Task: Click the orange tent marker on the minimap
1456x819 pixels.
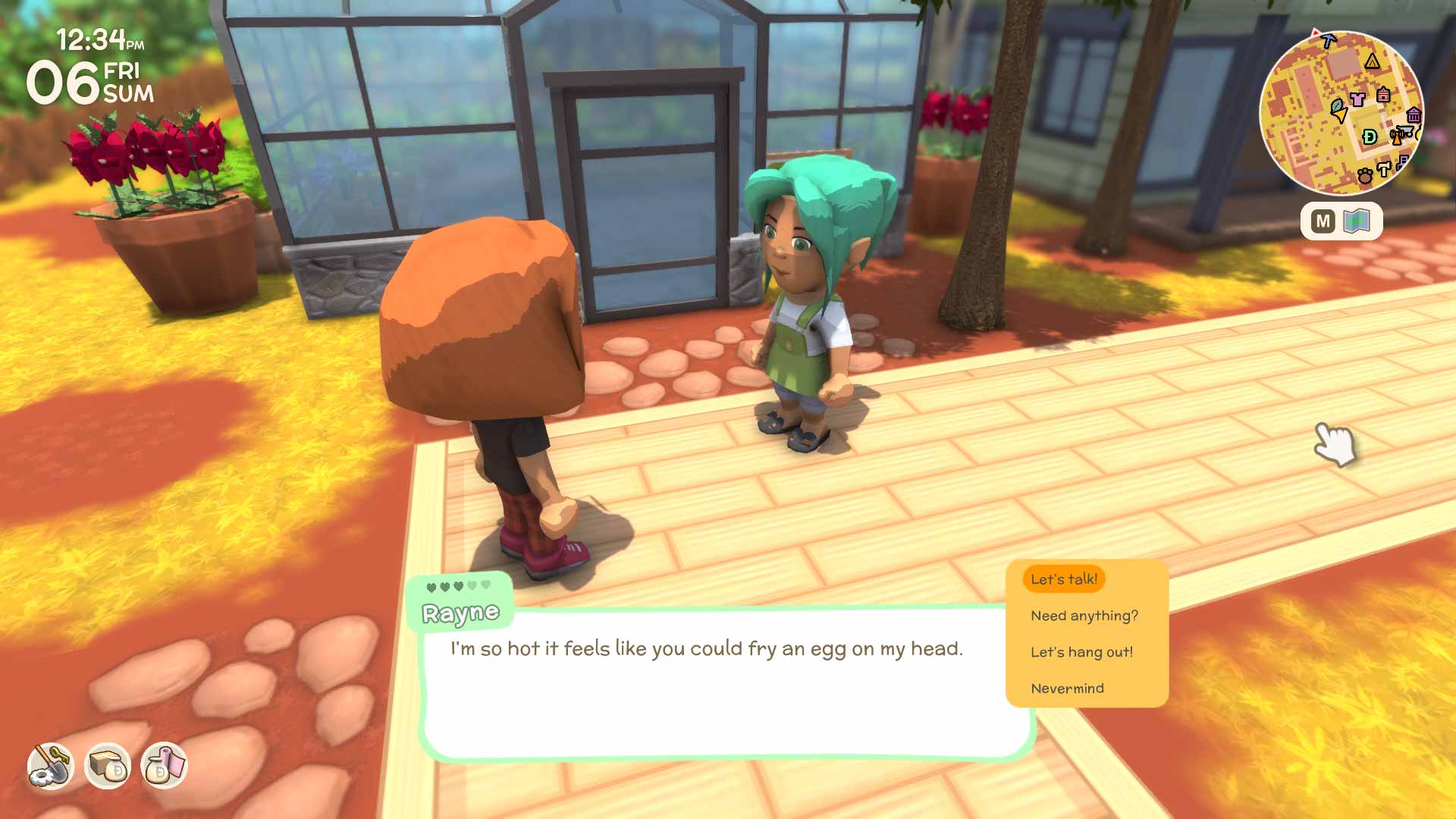Action: point(1372,61)
